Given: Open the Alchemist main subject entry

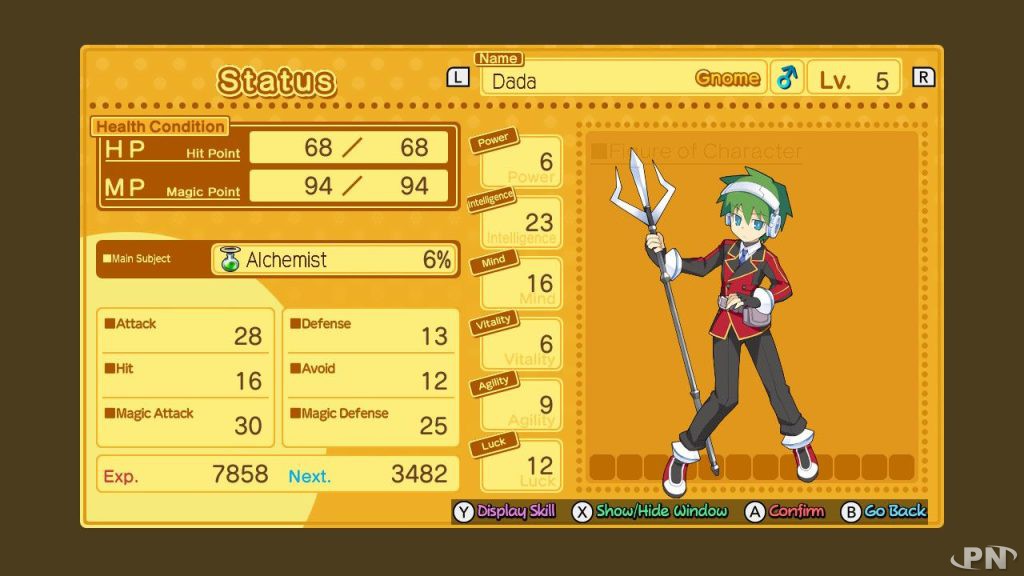Looking at the screenshot, I should [x=335, y=260].
